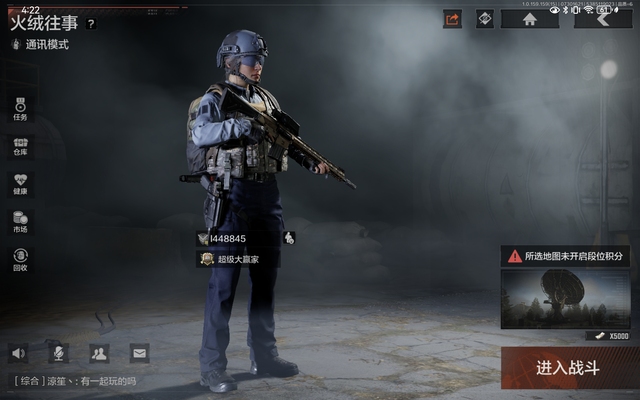Open the mail envelope icon
Viewport: 640px width, 400px height.
[x=138, y=352]
